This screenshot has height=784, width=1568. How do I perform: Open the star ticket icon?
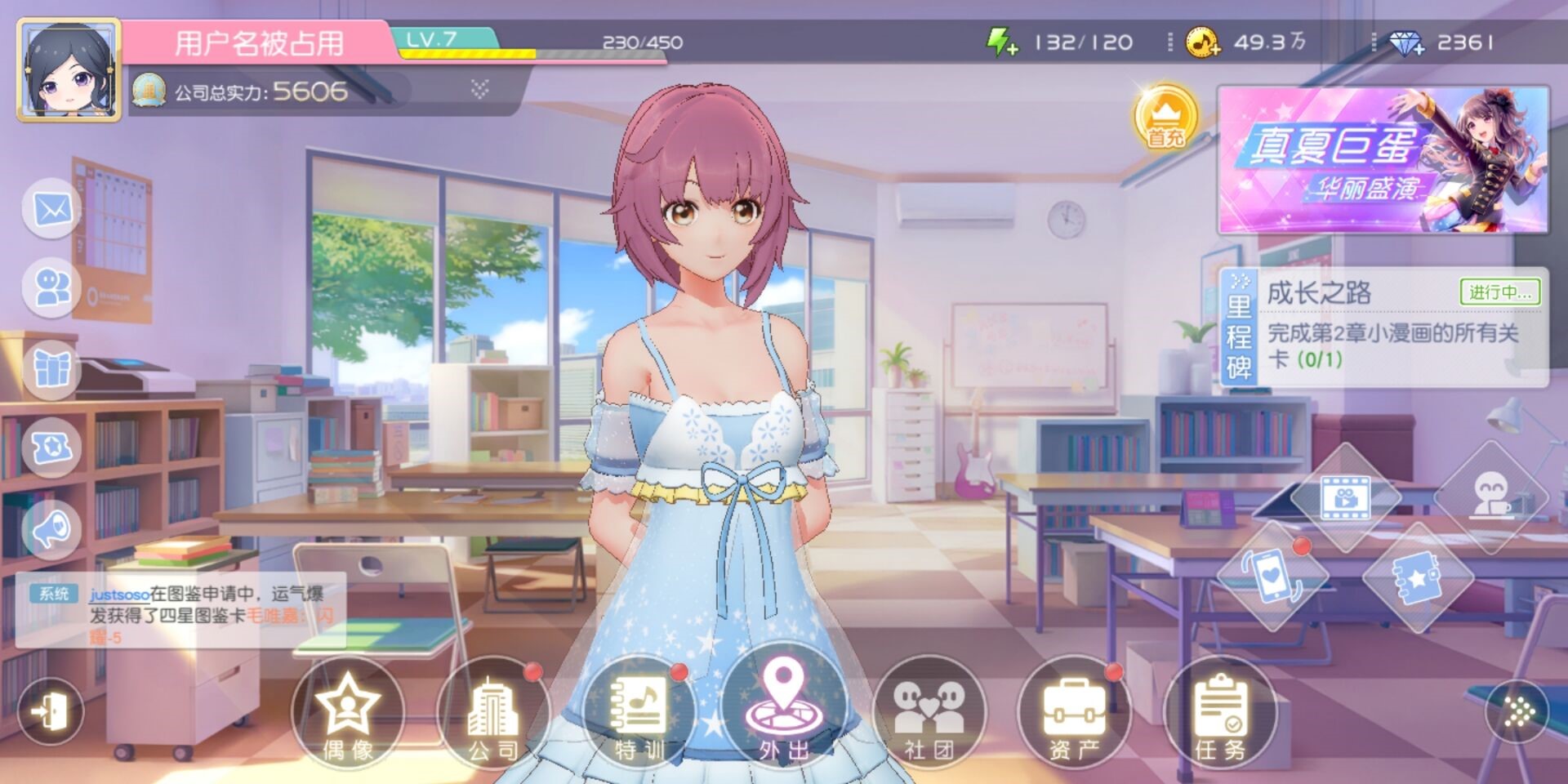pos(52,447)
